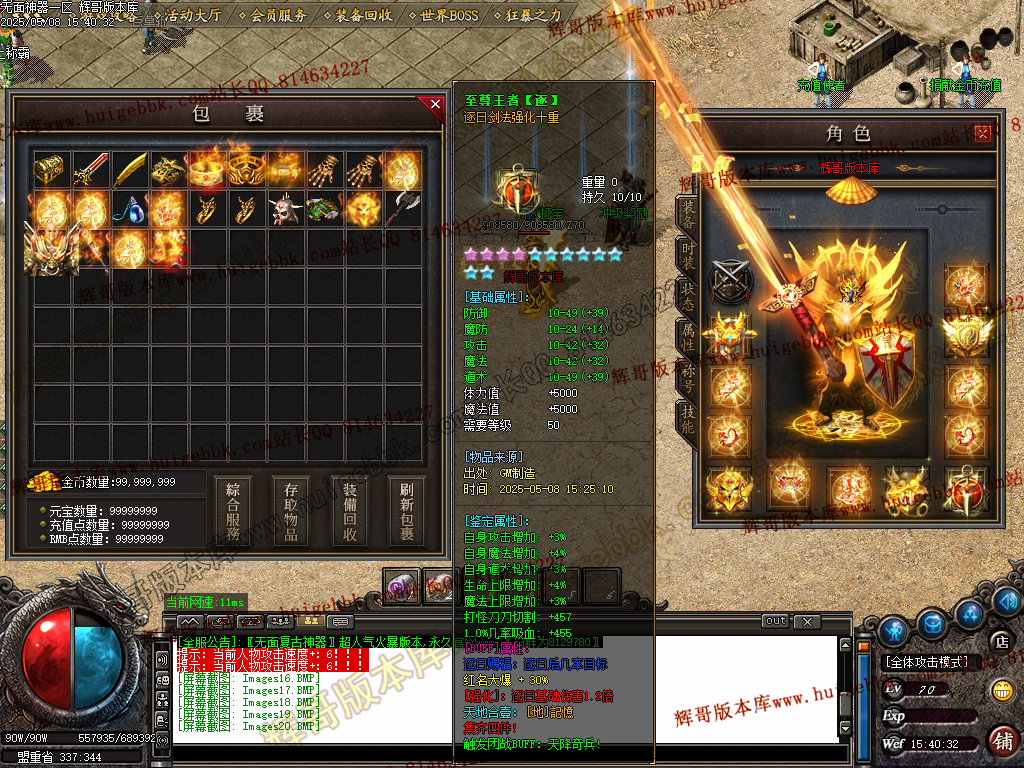Screen dimensions: 1024x768
Task: Select the red-hilted sword in the bag
Action: click(90, 171)
